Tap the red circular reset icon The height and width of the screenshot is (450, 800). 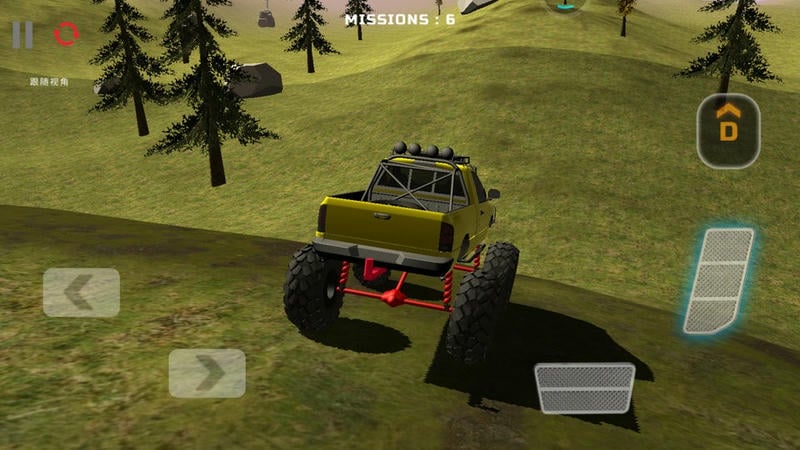67,34
